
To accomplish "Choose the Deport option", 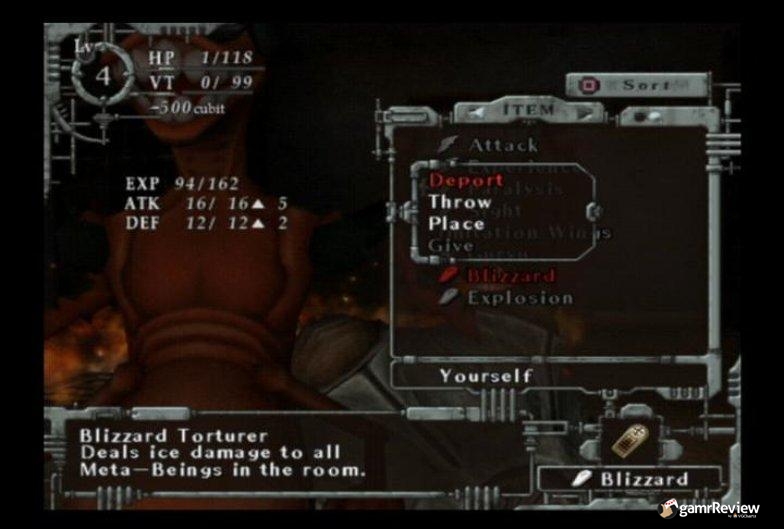I will point(466,181).
